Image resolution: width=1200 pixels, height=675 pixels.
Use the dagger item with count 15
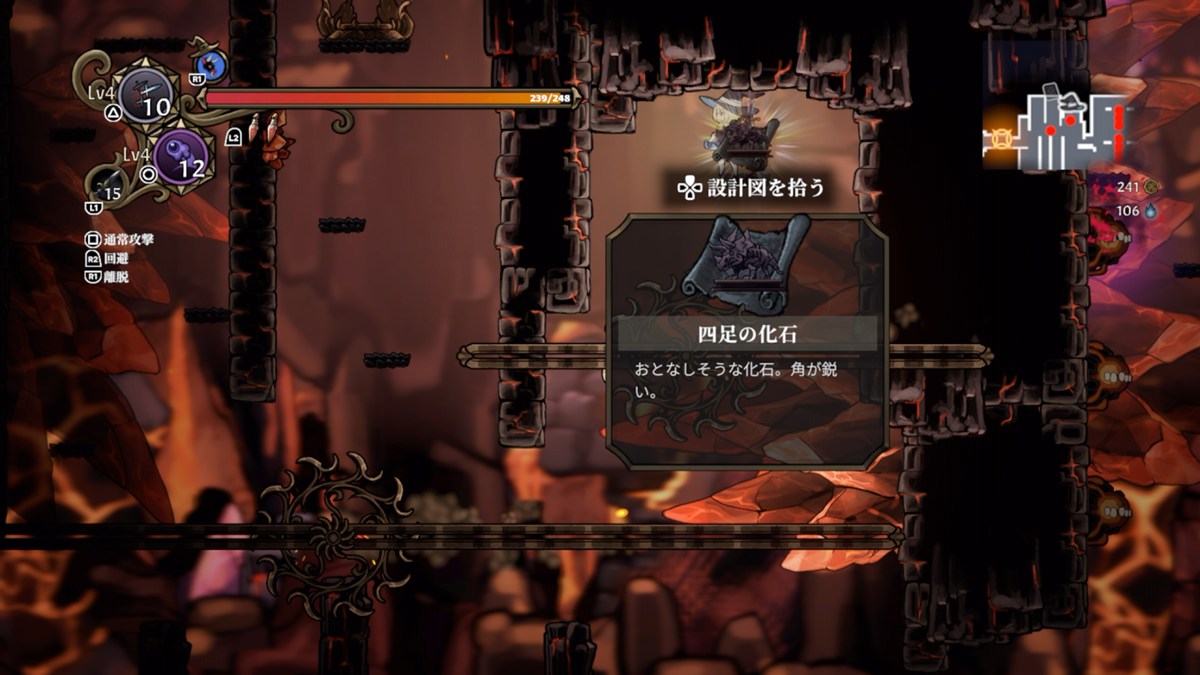click(110, 186)
